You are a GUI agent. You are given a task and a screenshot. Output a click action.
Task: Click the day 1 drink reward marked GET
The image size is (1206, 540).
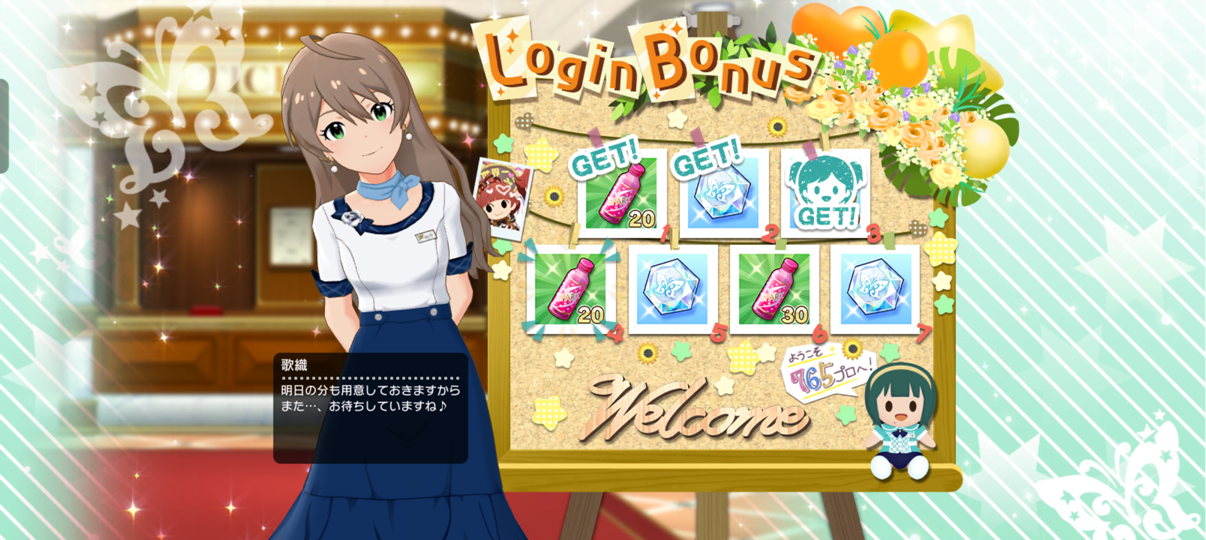point(622,193)
